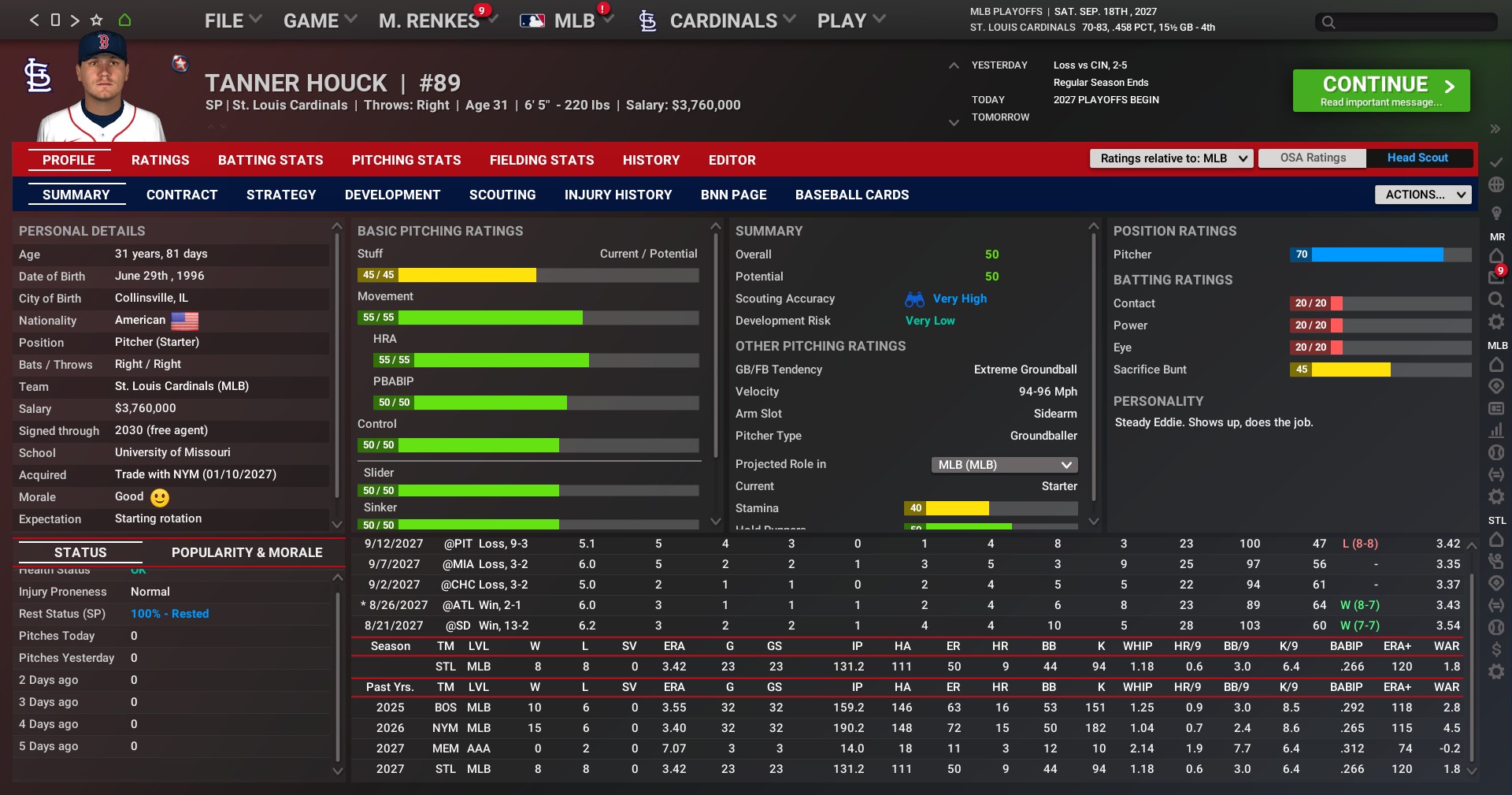This screenshot has width=1512, height=795.
Task: Open the BASEBALL CARDS sub-tab
Action: click(x=851, y=195)
